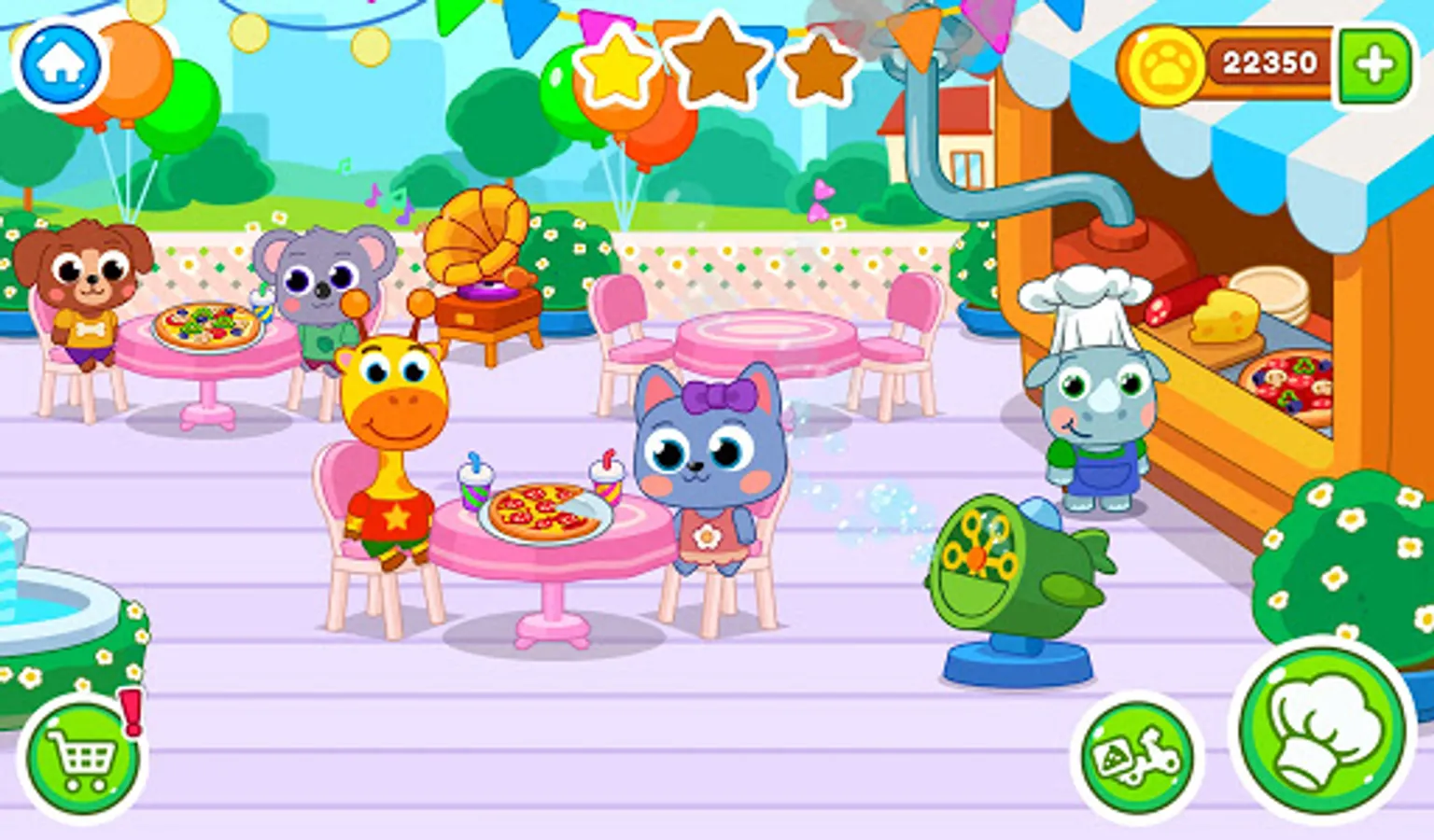
Task: Tap the milkshake with the pink straw
Action: [x=607, y=481]
